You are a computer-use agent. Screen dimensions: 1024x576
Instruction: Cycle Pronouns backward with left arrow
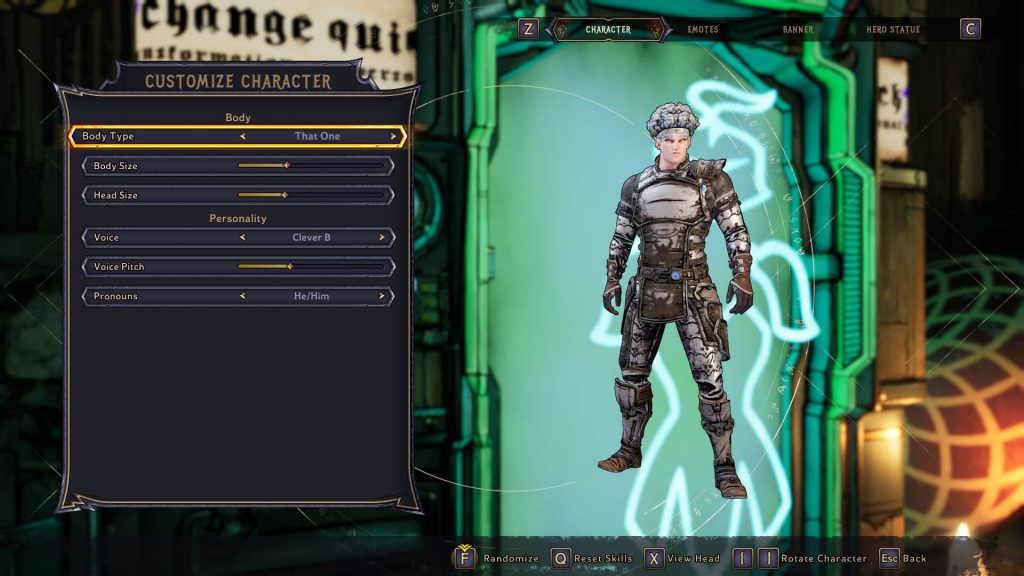pos(242,296)
